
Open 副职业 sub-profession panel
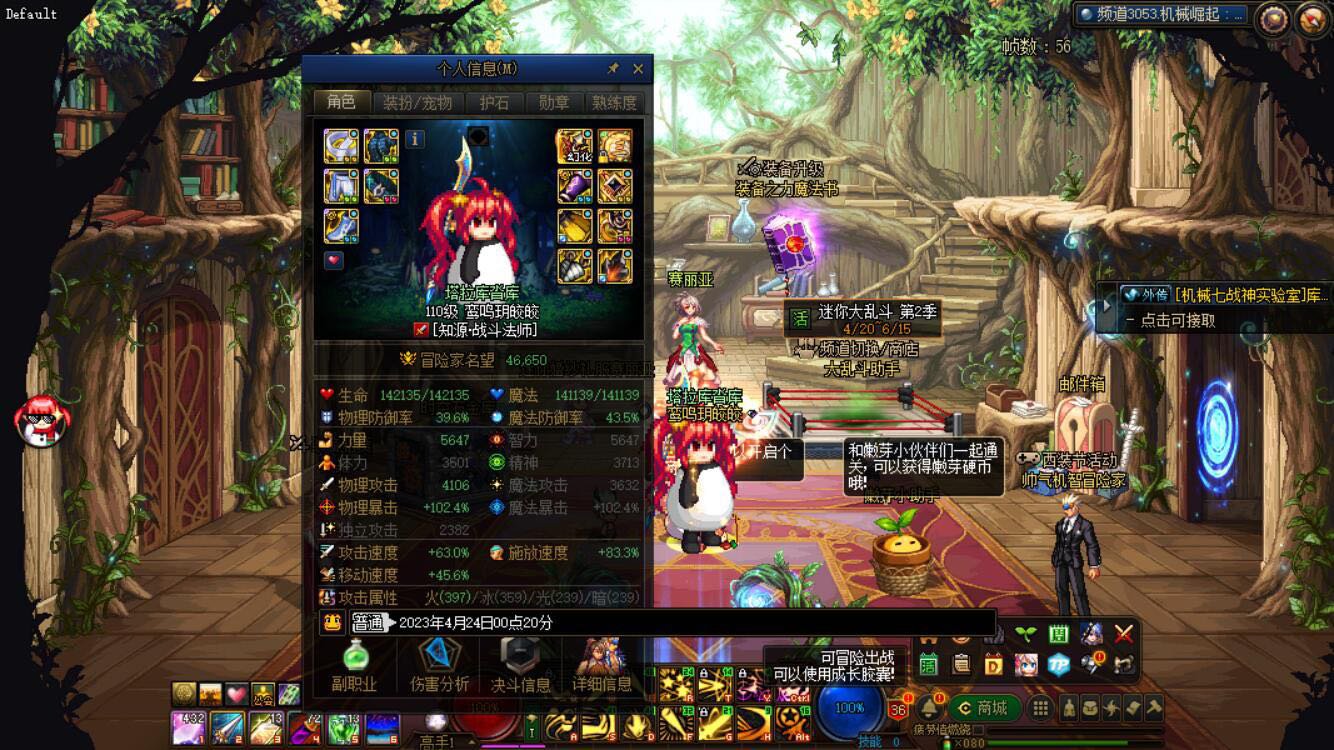(354, 664)
